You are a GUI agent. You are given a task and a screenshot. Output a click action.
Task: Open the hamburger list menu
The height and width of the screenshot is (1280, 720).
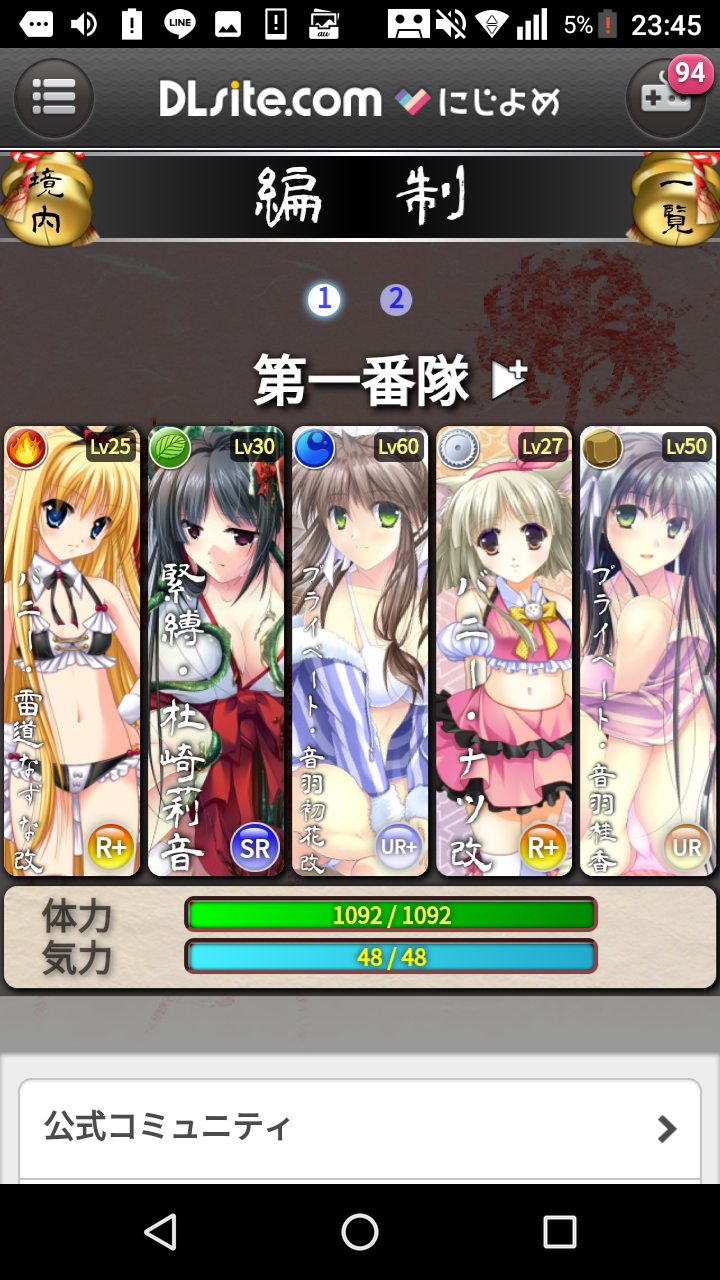tap(54, 98)
